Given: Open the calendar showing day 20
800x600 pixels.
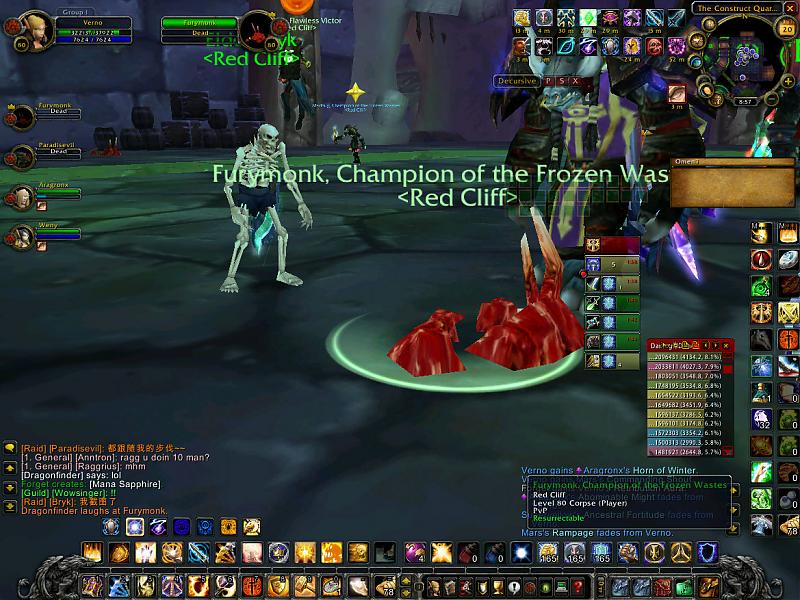Looking at the screenshot, I should 786,28.
